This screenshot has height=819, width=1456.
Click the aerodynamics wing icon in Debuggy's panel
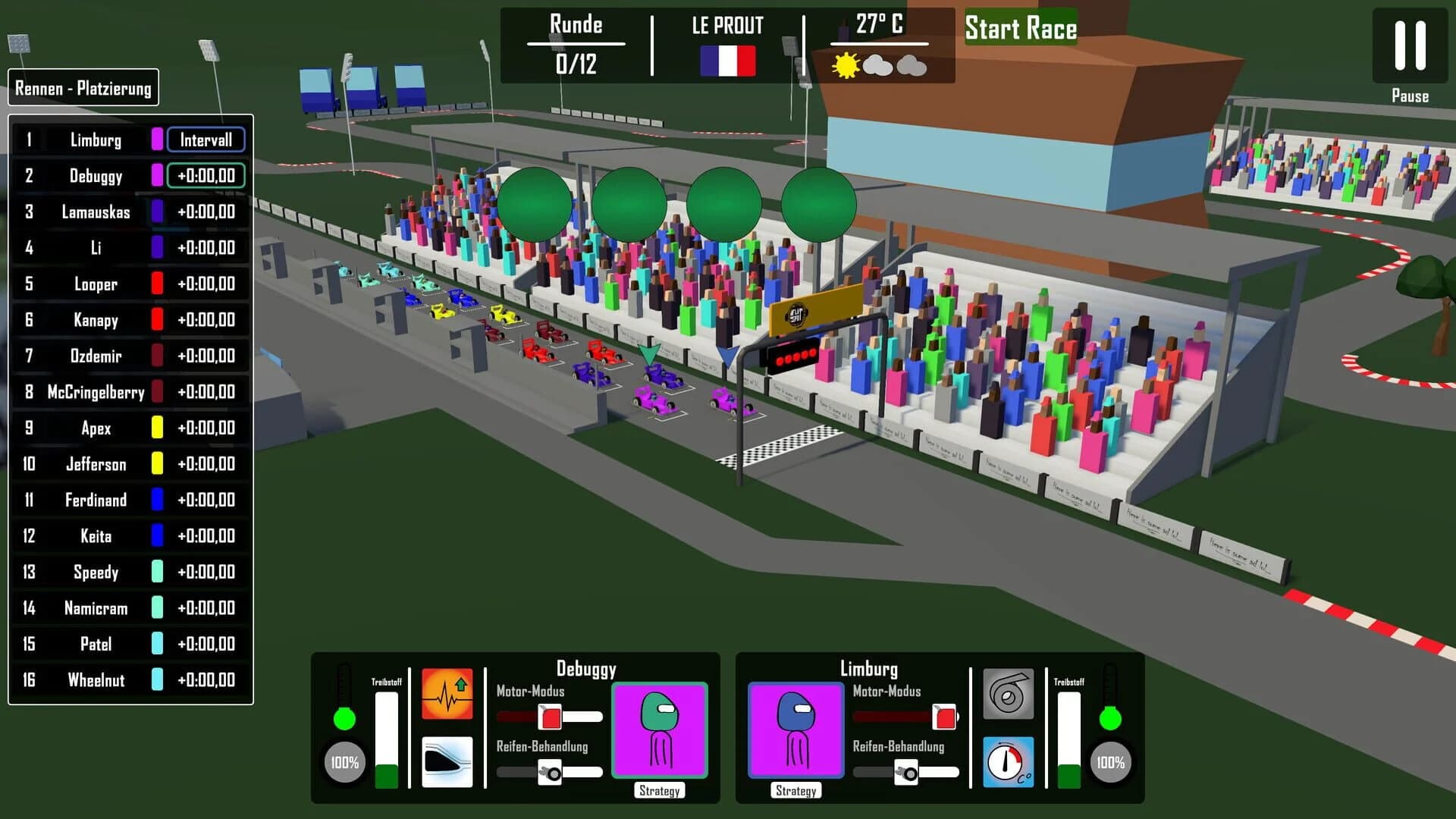click(x=447, y=762)
